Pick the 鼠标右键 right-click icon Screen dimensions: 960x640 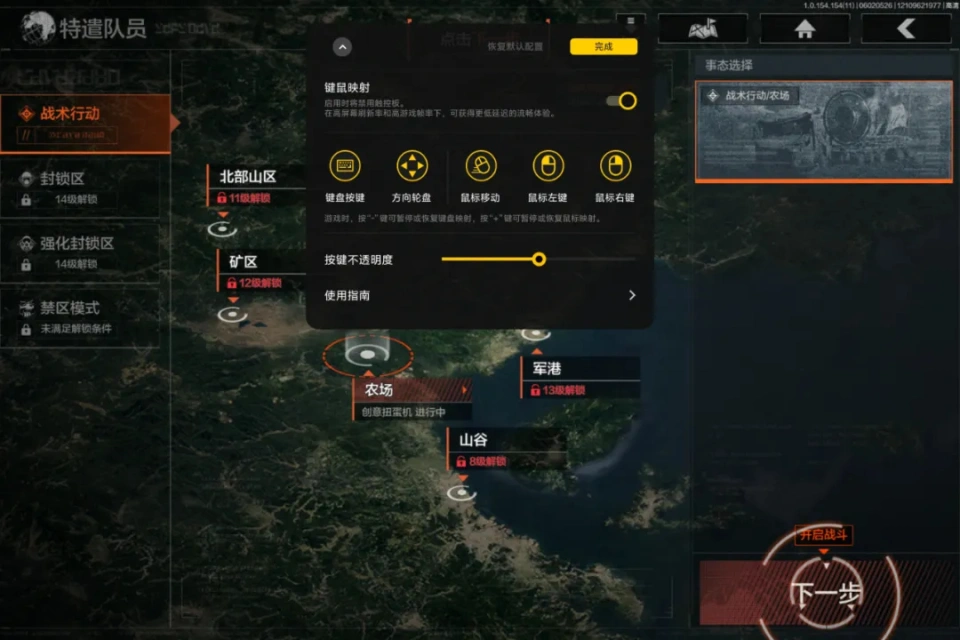[615, 166]
